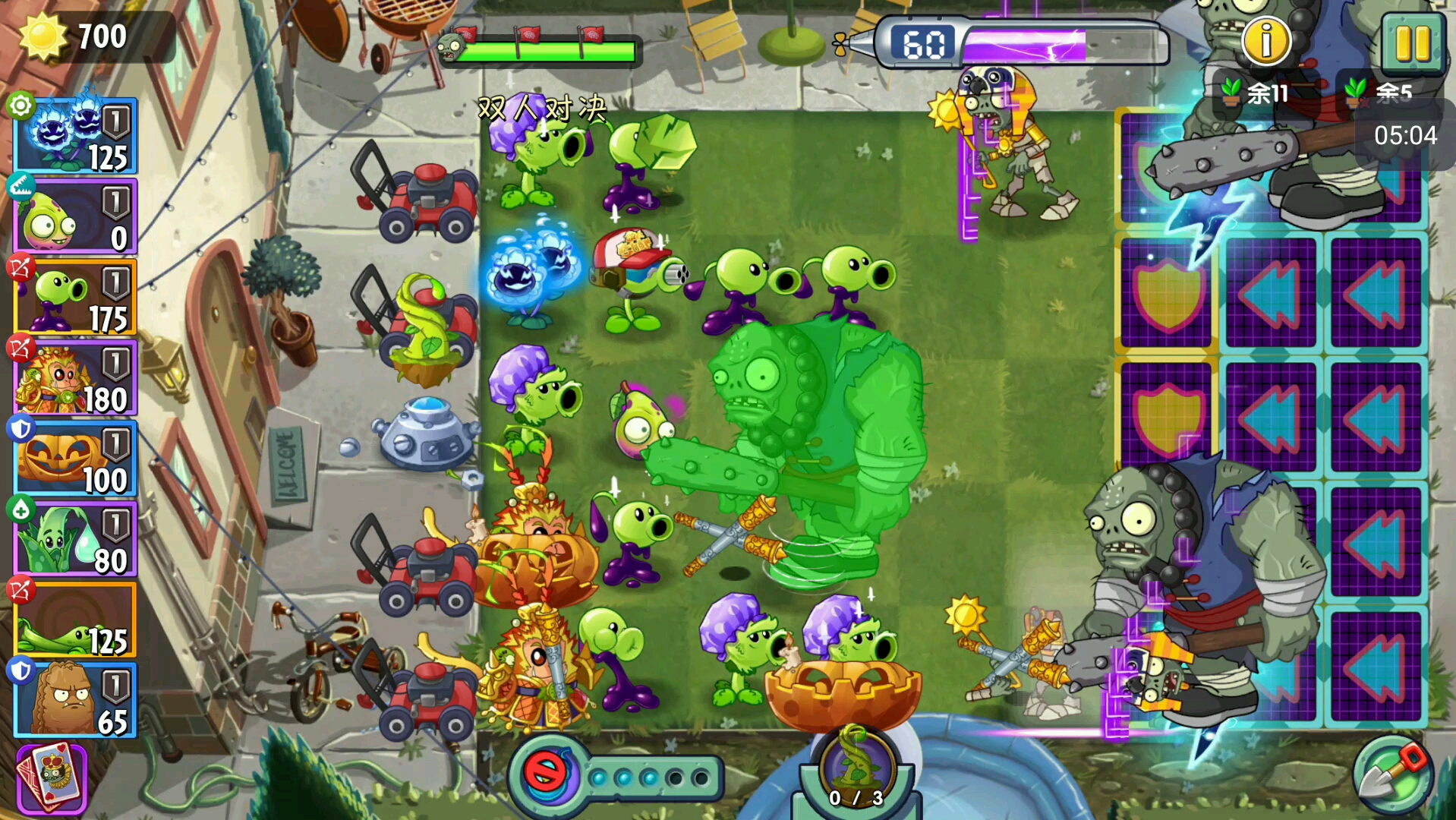Select the green leafy plant packet costing 80

[75, 540]
